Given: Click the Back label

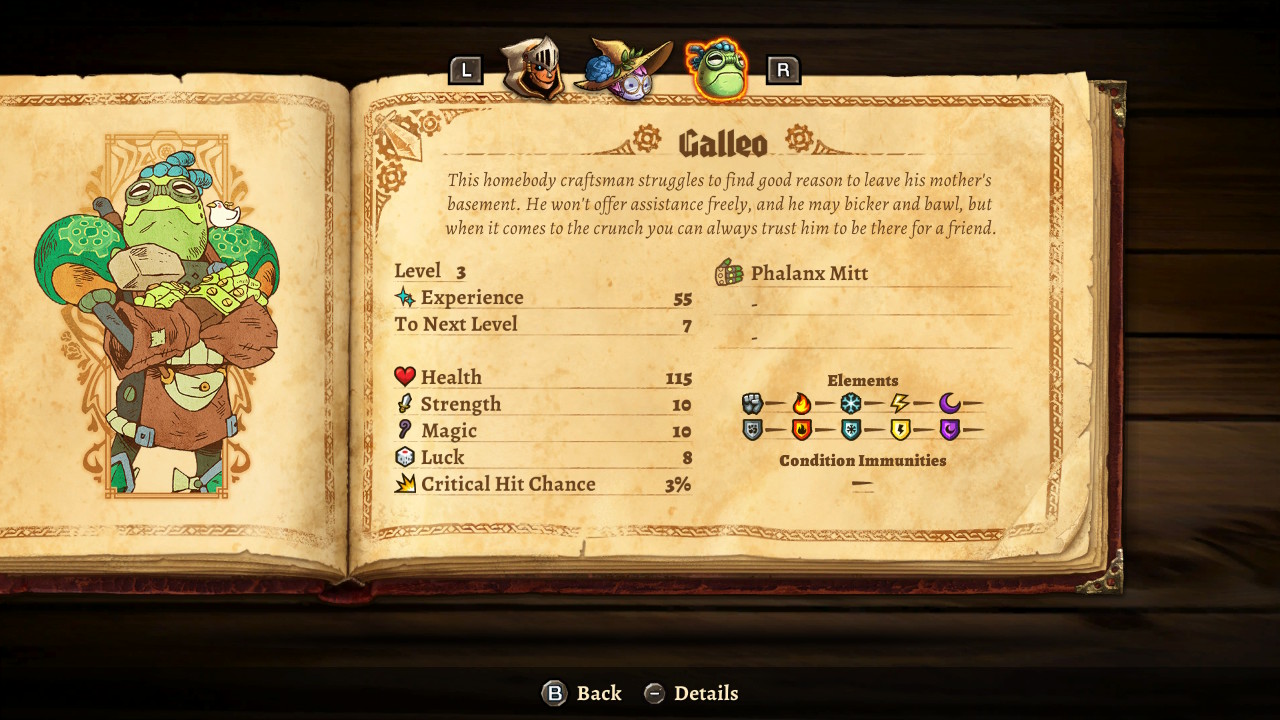Looking at the screenshot, I should [x=598, y=693].
